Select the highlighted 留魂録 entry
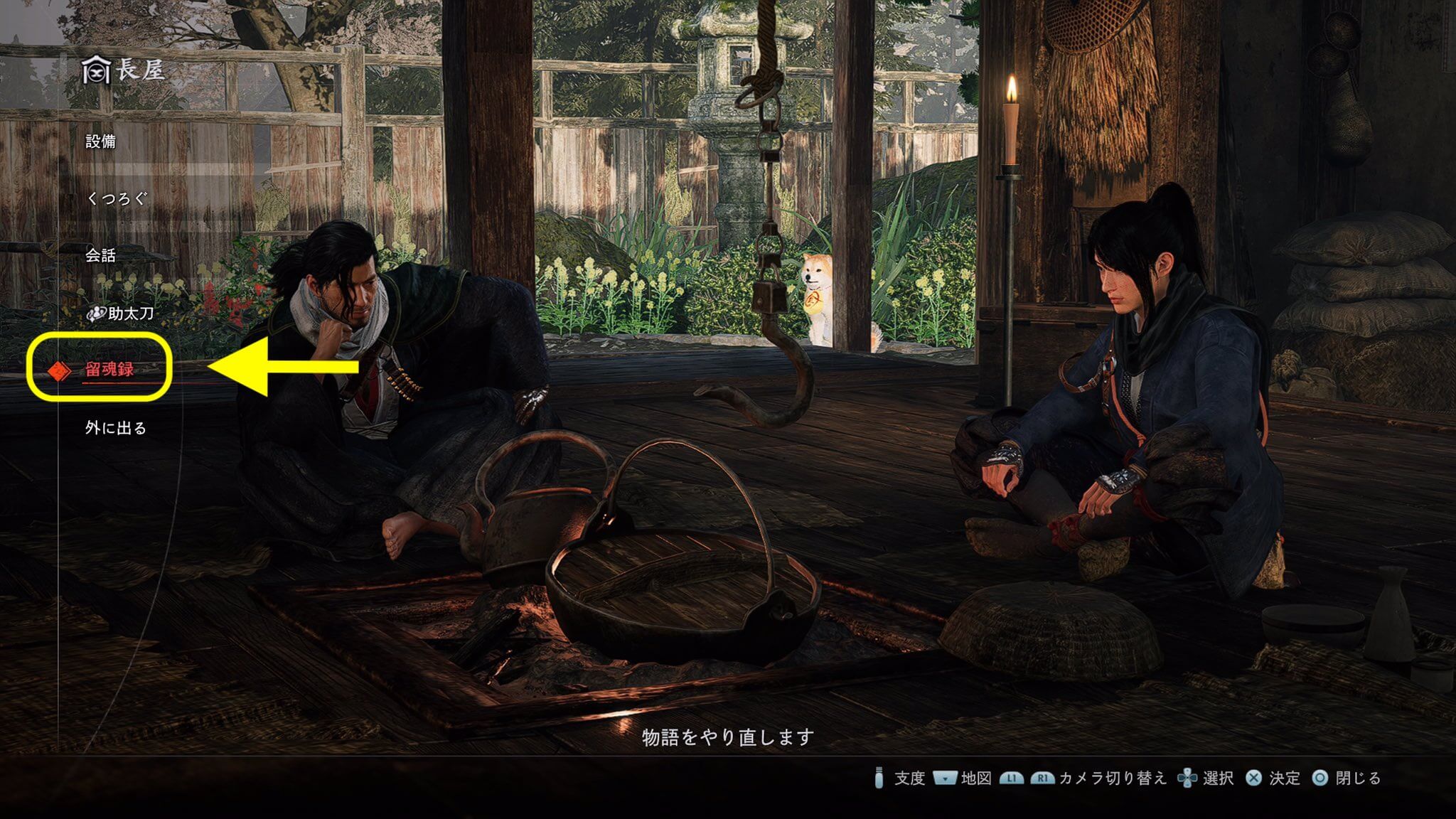 109,369
